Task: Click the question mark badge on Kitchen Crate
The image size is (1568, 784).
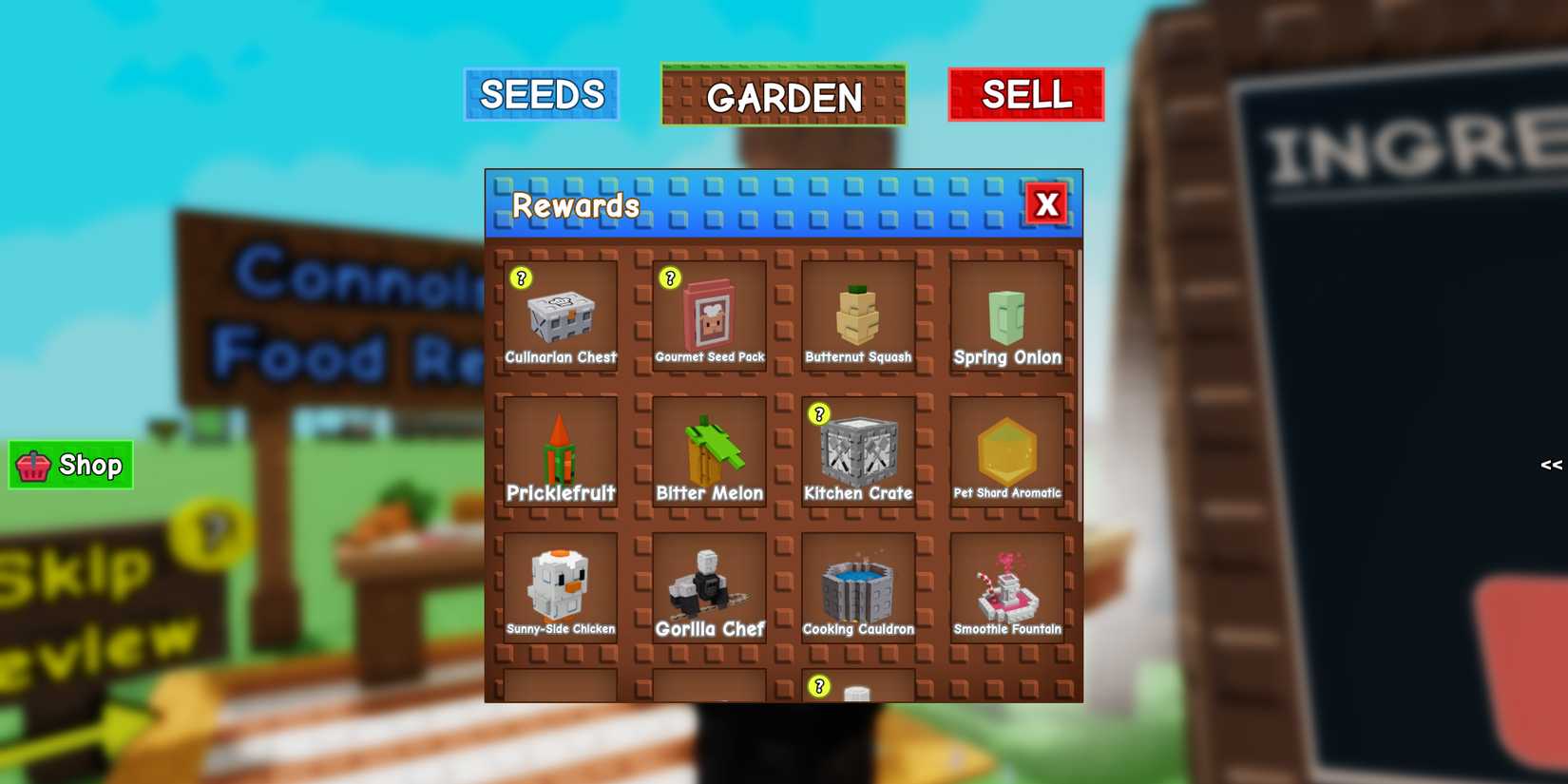Action: pos(820,414)
